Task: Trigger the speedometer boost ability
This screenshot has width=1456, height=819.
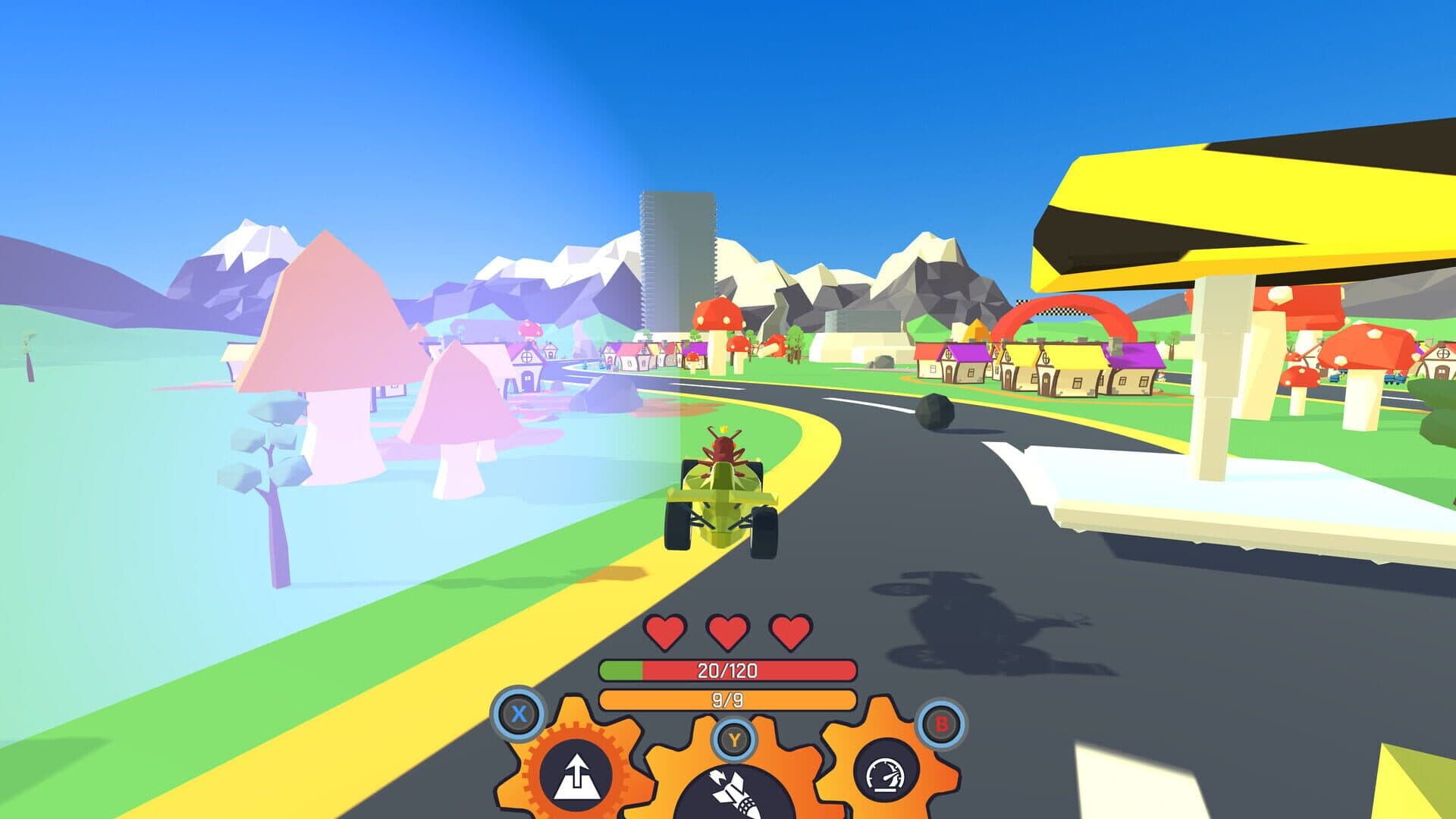Action: pos(886,774)
